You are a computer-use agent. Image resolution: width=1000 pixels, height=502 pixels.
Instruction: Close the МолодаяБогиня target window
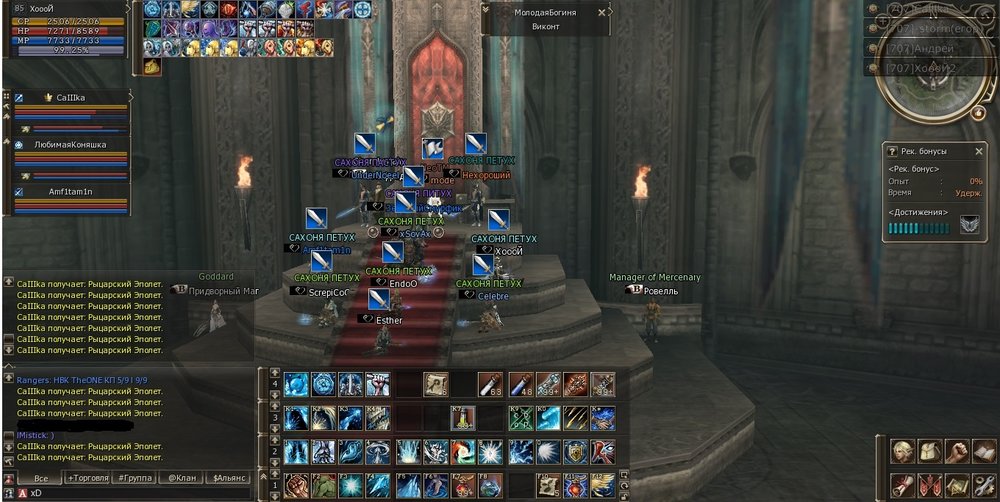[x=601, y=13]
